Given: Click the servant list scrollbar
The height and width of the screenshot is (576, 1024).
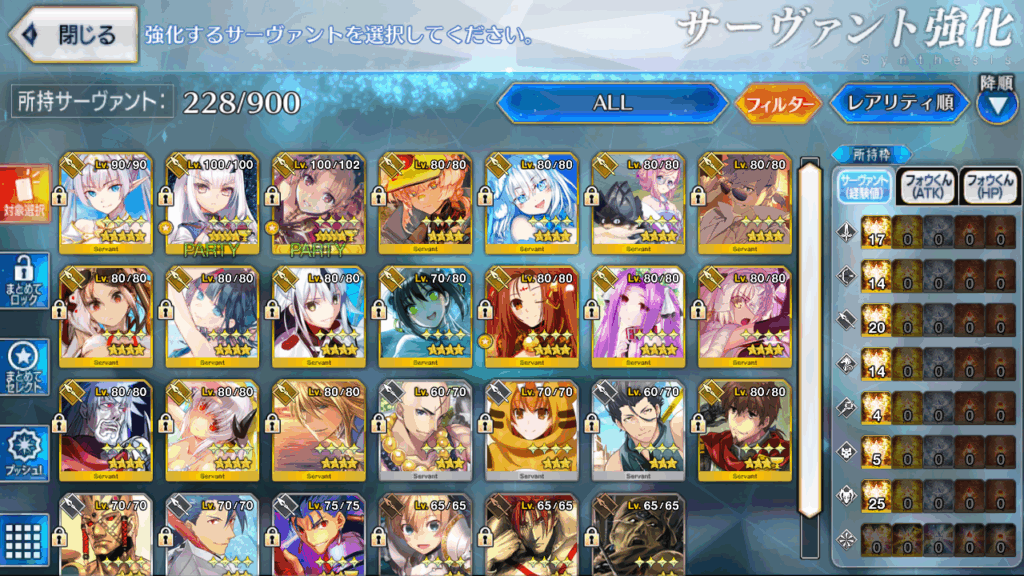Looking at the screenshot, I should tap(809, 340).
